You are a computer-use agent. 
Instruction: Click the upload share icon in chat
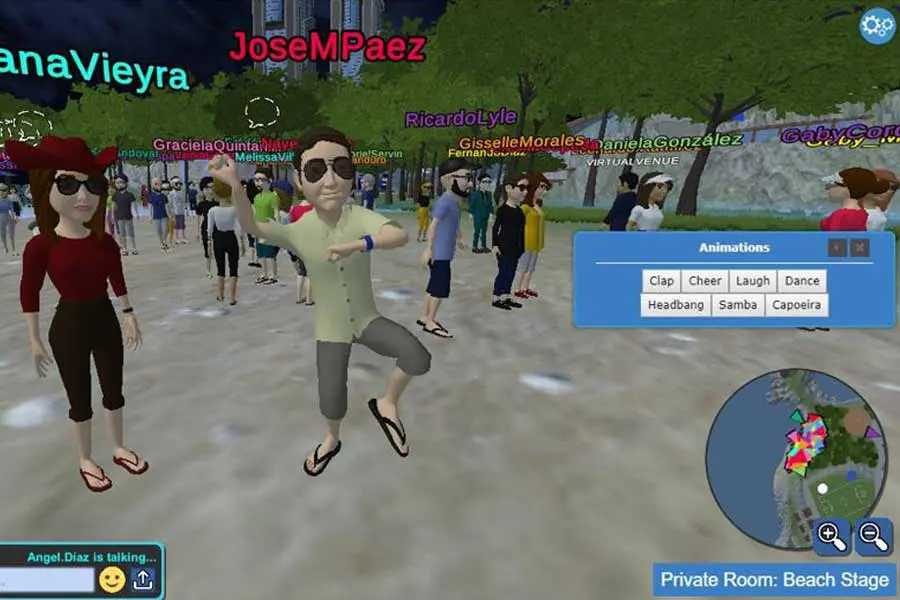tap(143, 580)
